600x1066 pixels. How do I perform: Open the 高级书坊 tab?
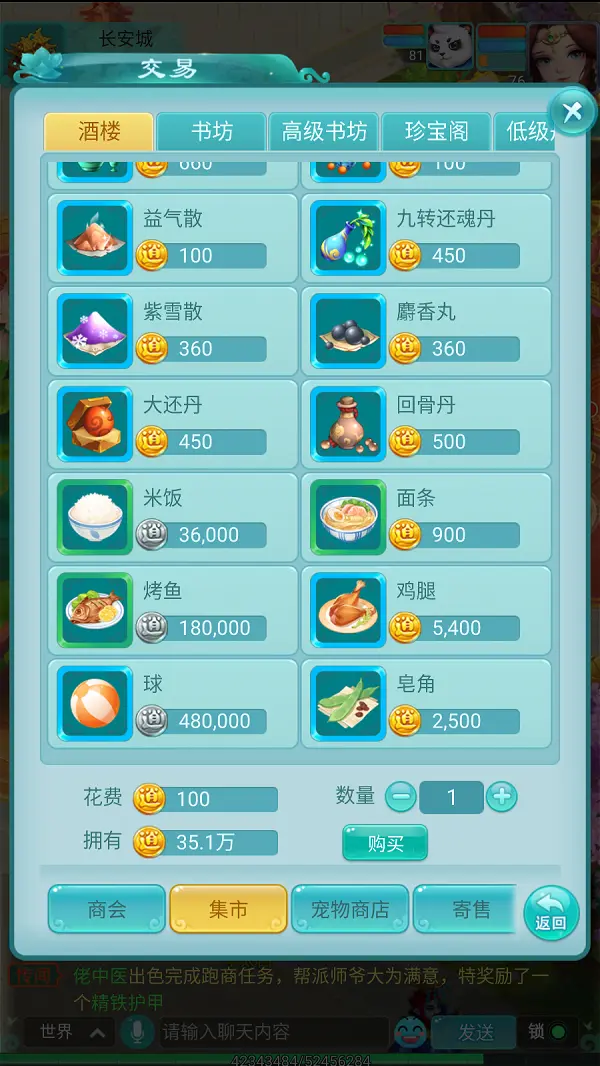coord(323,133)
